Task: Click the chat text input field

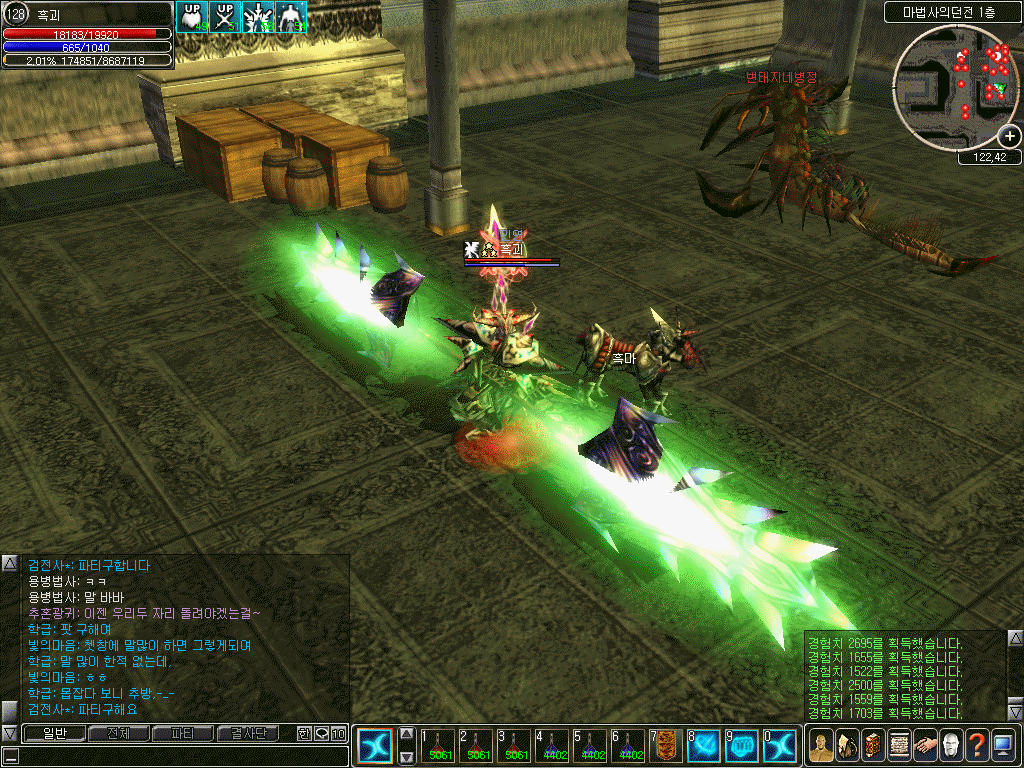Action: [x=175, y=756]
